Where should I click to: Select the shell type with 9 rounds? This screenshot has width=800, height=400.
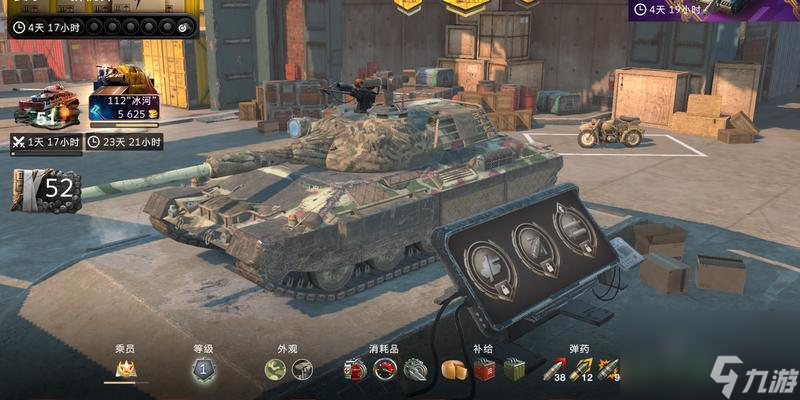pyautogui.click(x=609, y=371)
